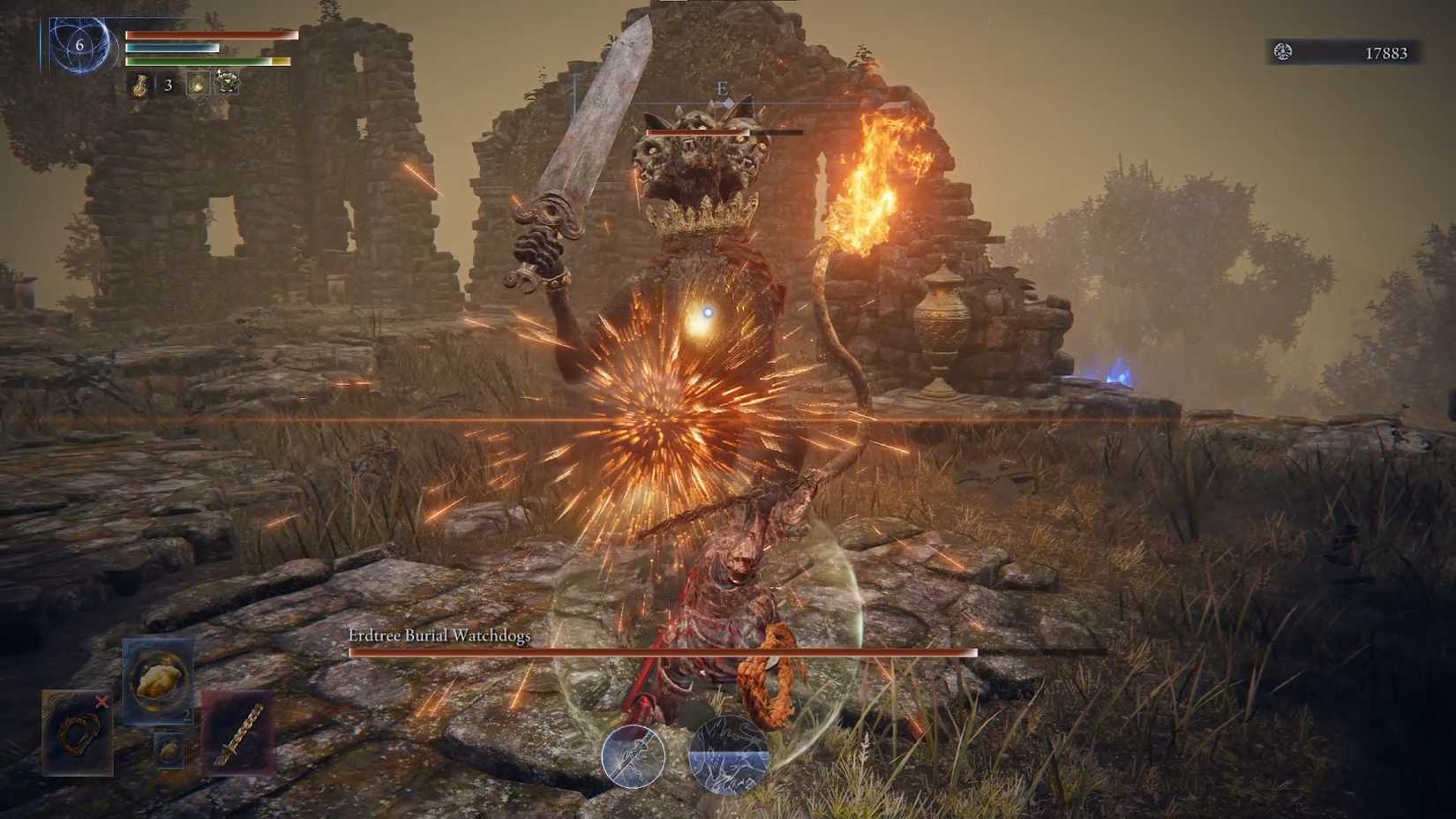The height and width of the screenshot is (819, 1456).
Task: Select the armor pouch icon in top HUD
Action: coord(228,84)
